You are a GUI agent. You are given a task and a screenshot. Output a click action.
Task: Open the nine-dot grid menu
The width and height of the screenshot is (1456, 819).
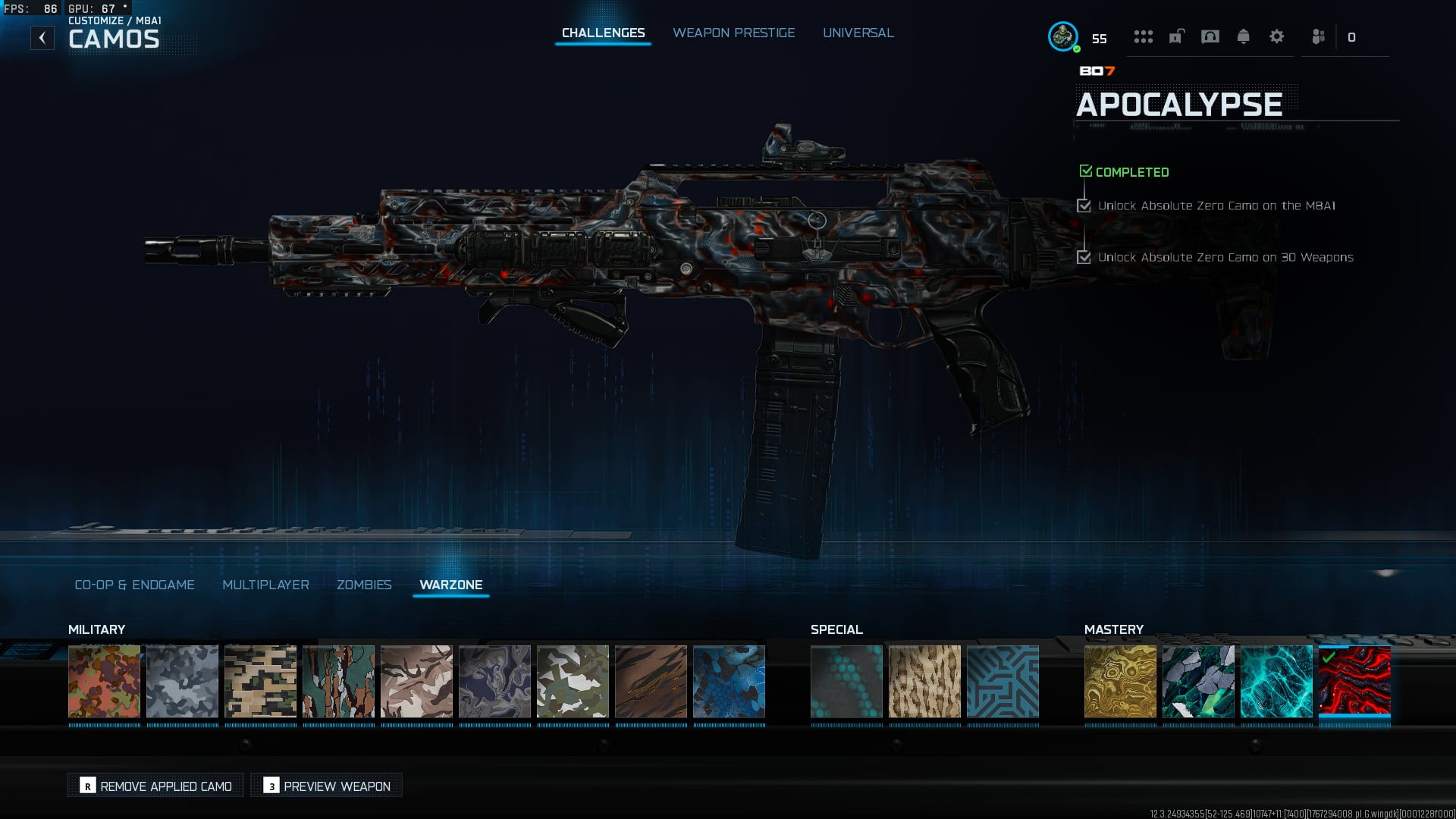(x=1143, y=36)
